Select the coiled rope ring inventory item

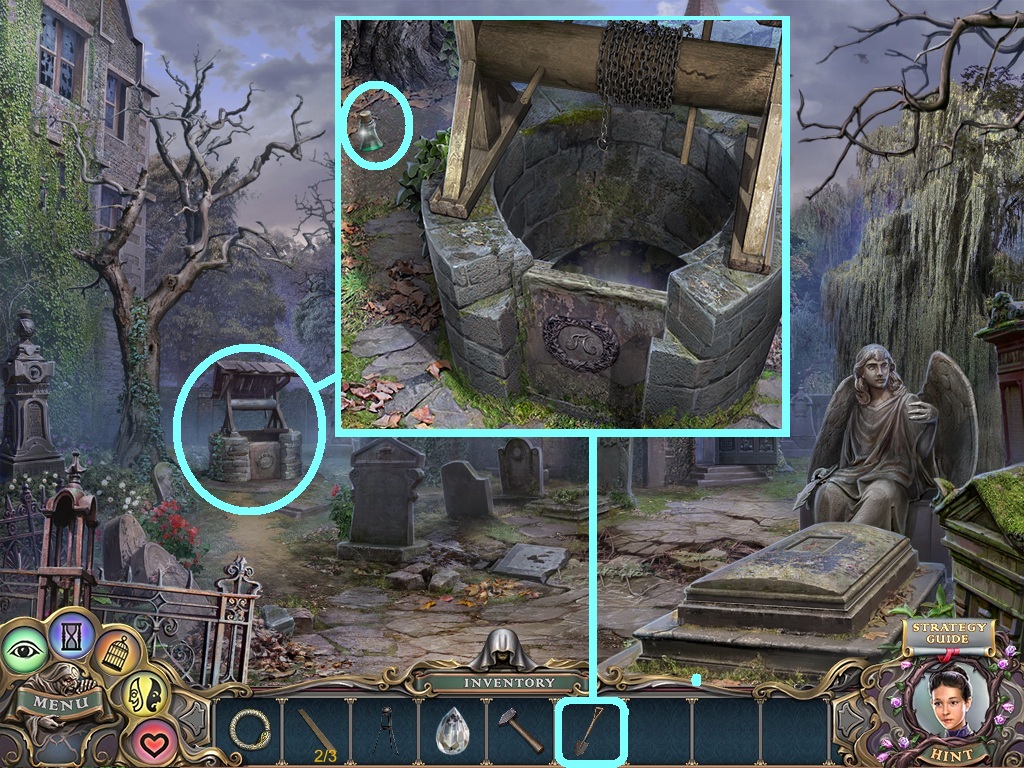click(x=249, y=729)
